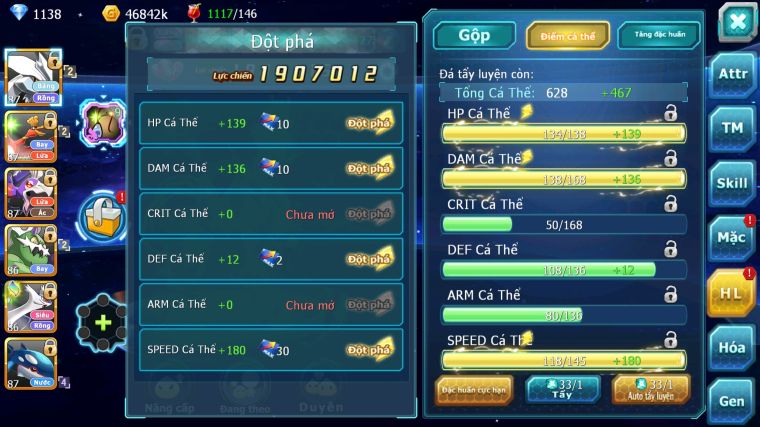The image size is (760, 427).
Task: Open the Gen side tab
Action: (731, 400)
